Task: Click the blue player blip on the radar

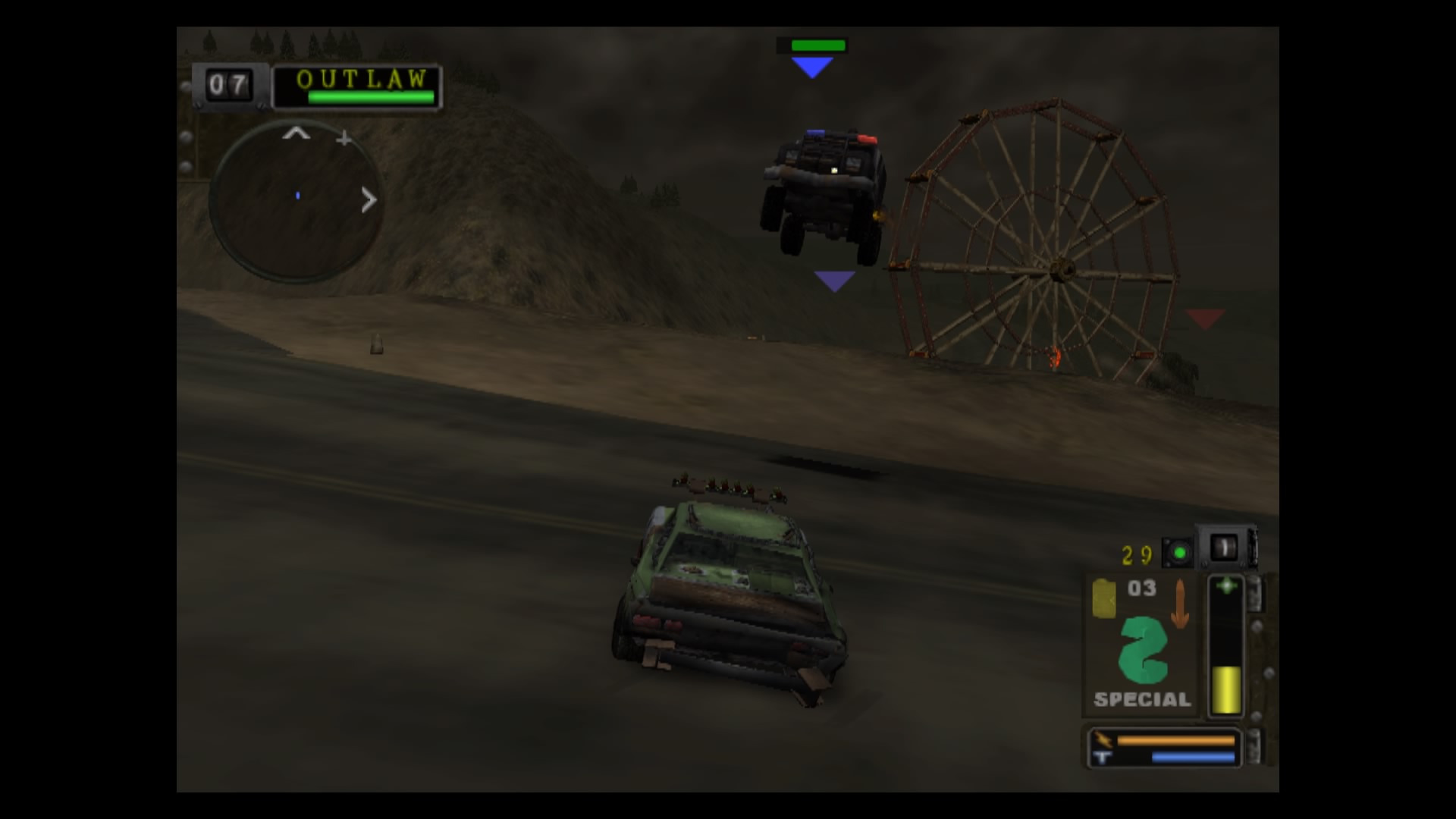Action: [297, 196]
